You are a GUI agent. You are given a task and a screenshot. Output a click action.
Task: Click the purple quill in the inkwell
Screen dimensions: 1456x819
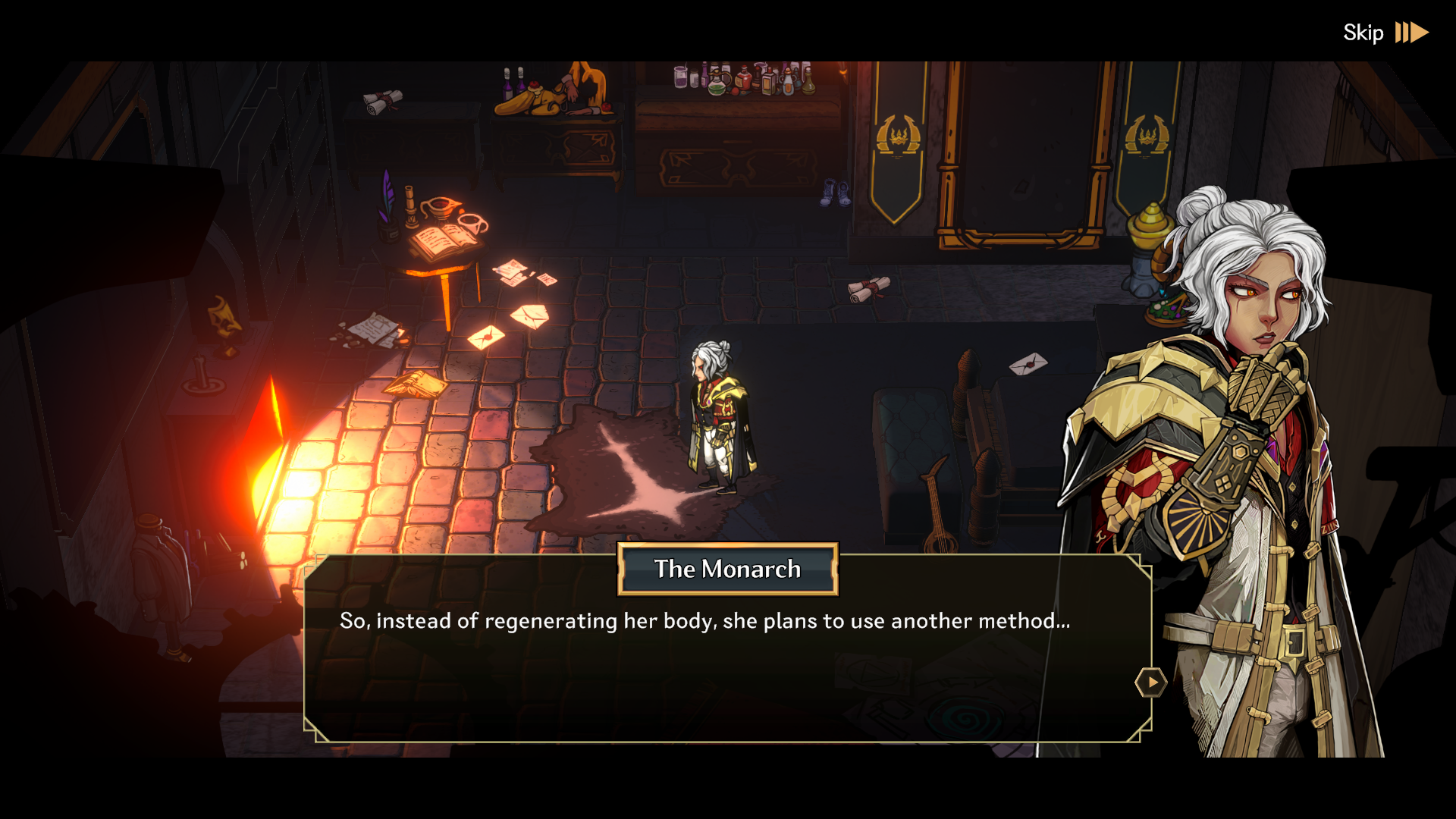click(x=387, y=201)
